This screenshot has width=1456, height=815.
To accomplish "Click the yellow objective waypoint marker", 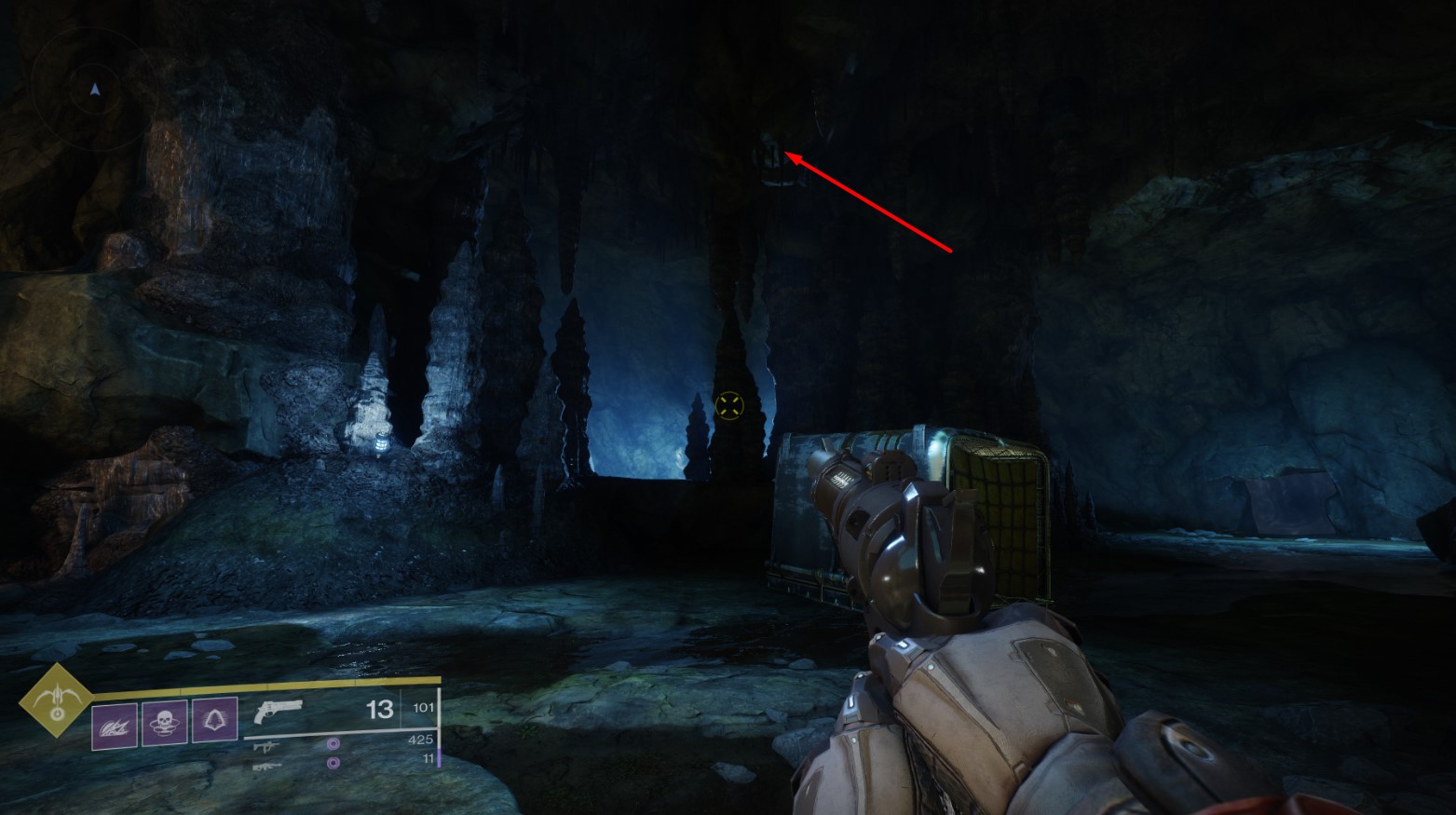I will click(731, 406).
